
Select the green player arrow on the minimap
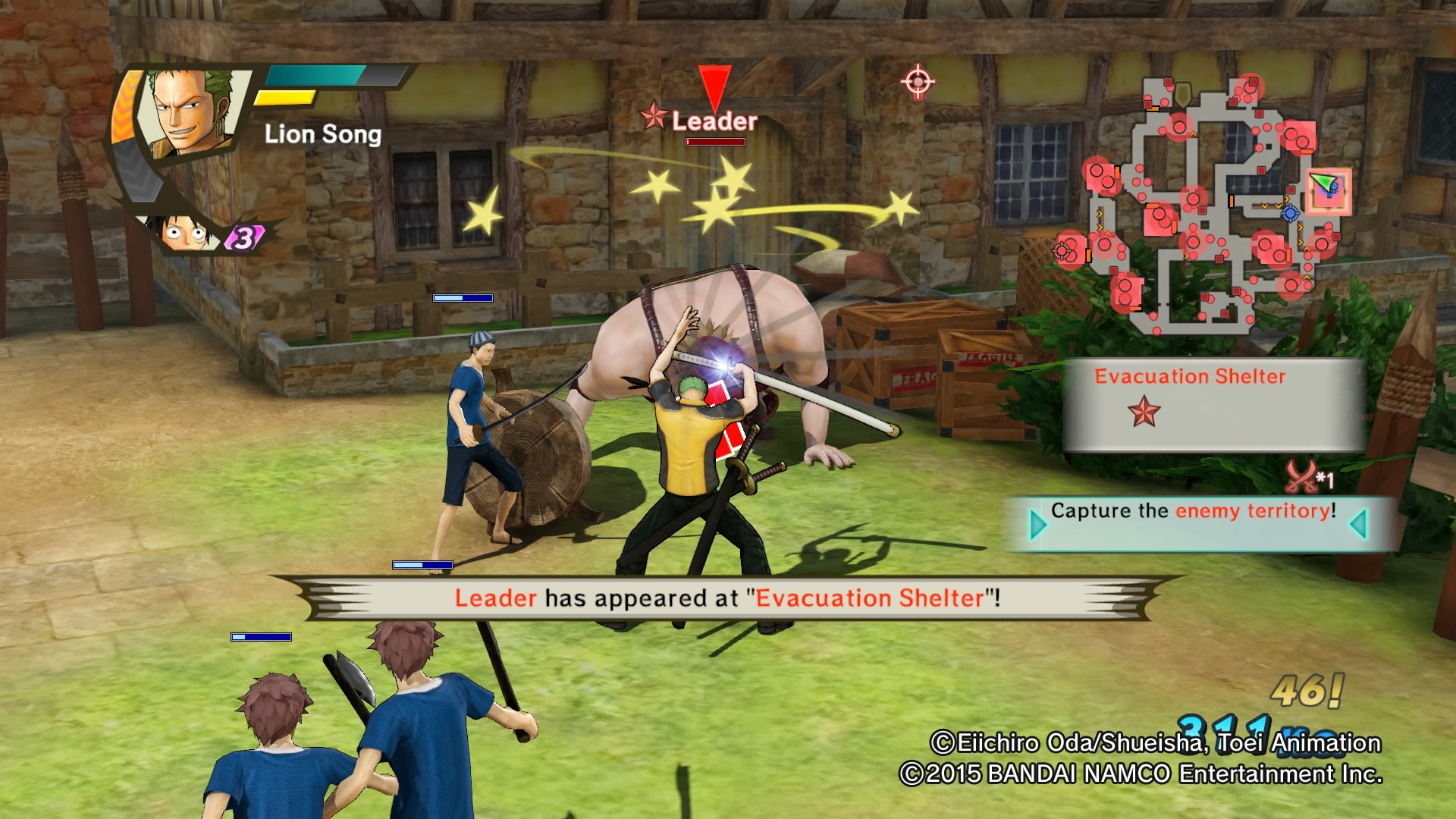[1323, 180]
